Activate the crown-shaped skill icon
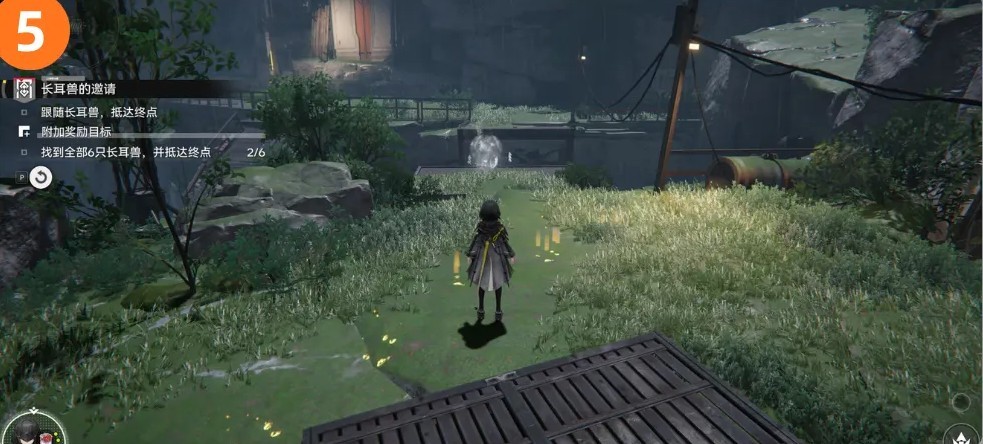983x444 pixels. pos(961,436)
